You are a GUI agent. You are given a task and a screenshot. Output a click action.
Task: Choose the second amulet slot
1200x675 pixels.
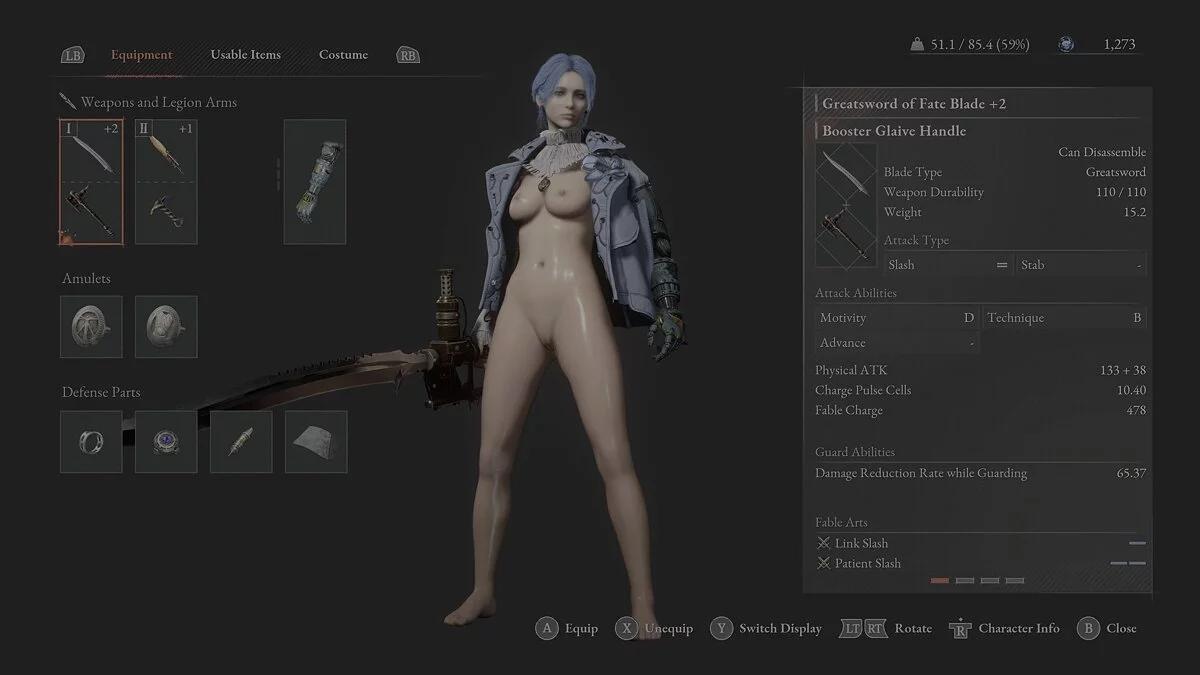(x=166, y=326)
